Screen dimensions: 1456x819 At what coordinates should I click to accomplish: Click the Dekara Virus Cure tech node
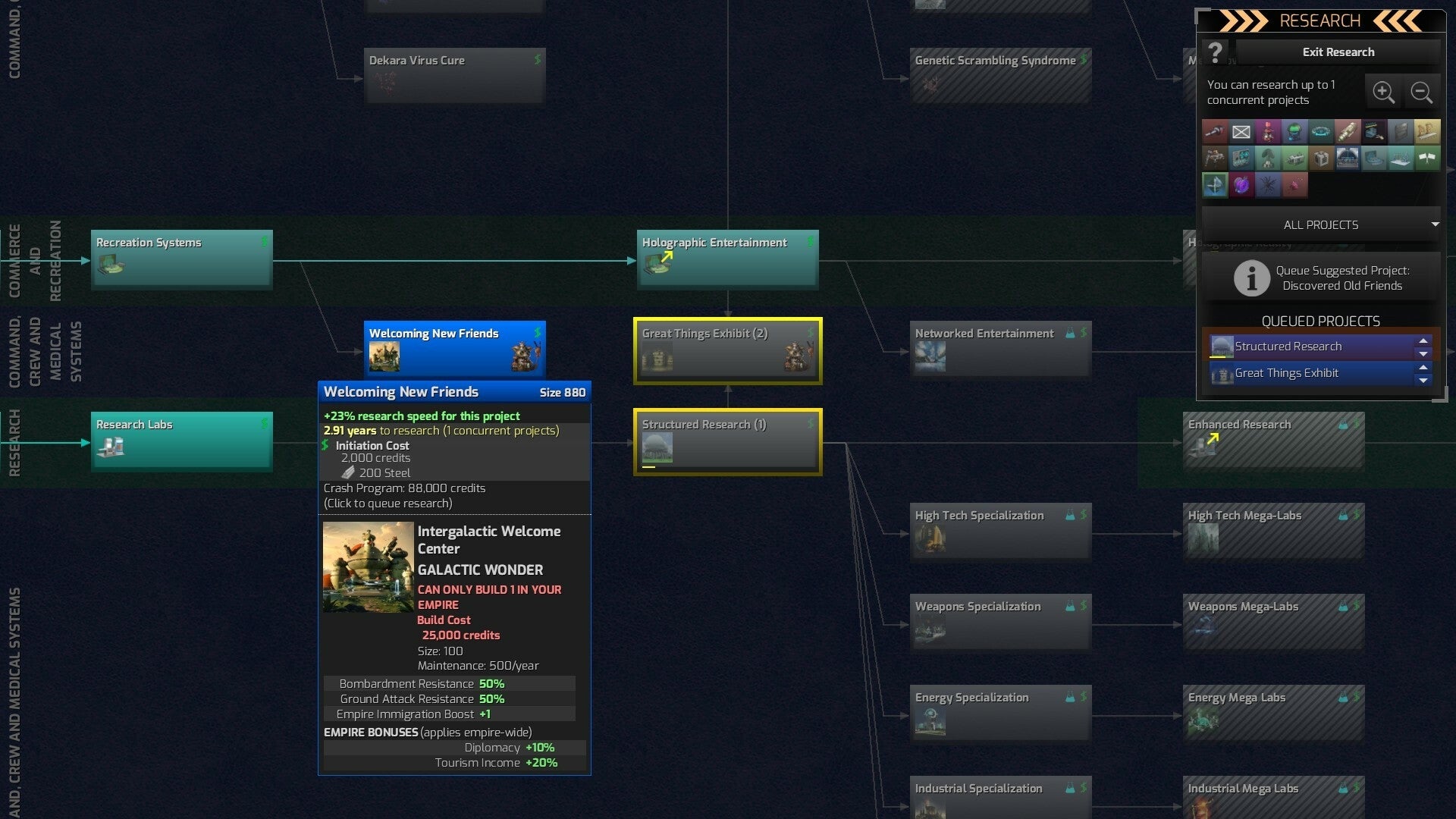tap(453, 75)
